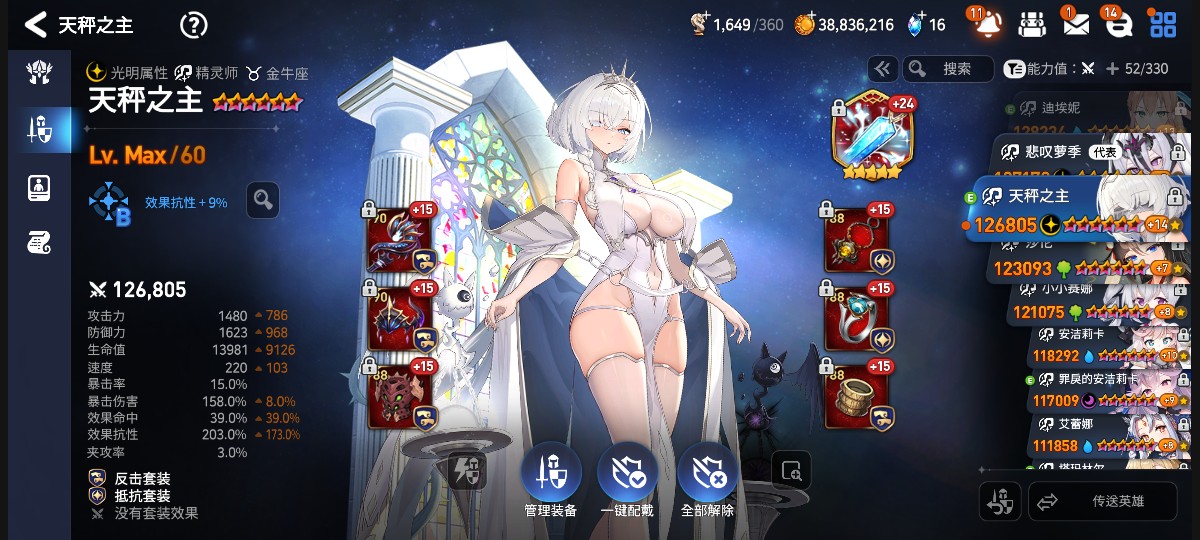Image resolution: width=1200 pixels, height=540 pixels.
Task: Select the equipped red weapon slot
Action: [x=400, y=240]
